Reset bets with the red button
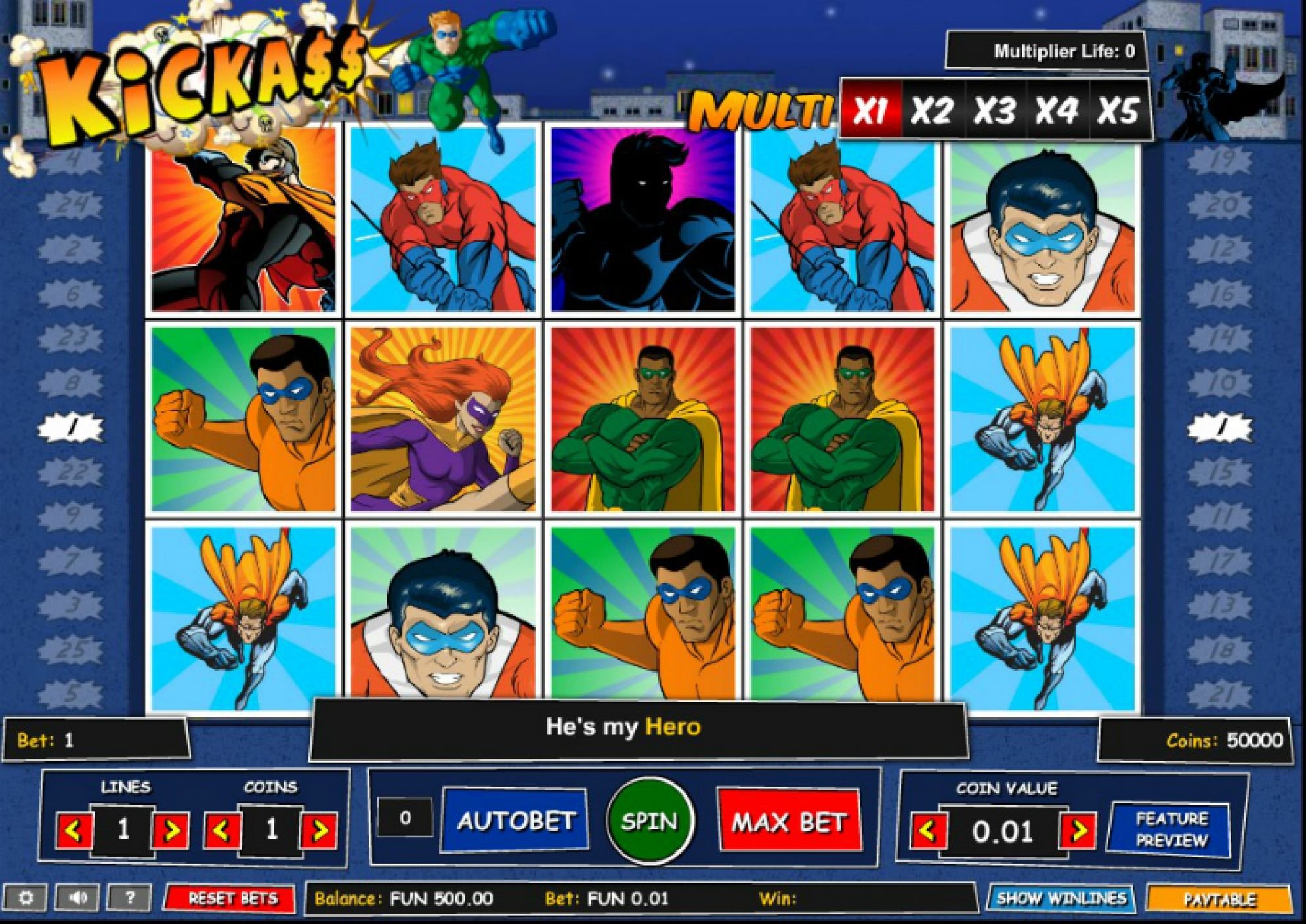Screen dimensions: 1306x924 (x=232, y=898)
